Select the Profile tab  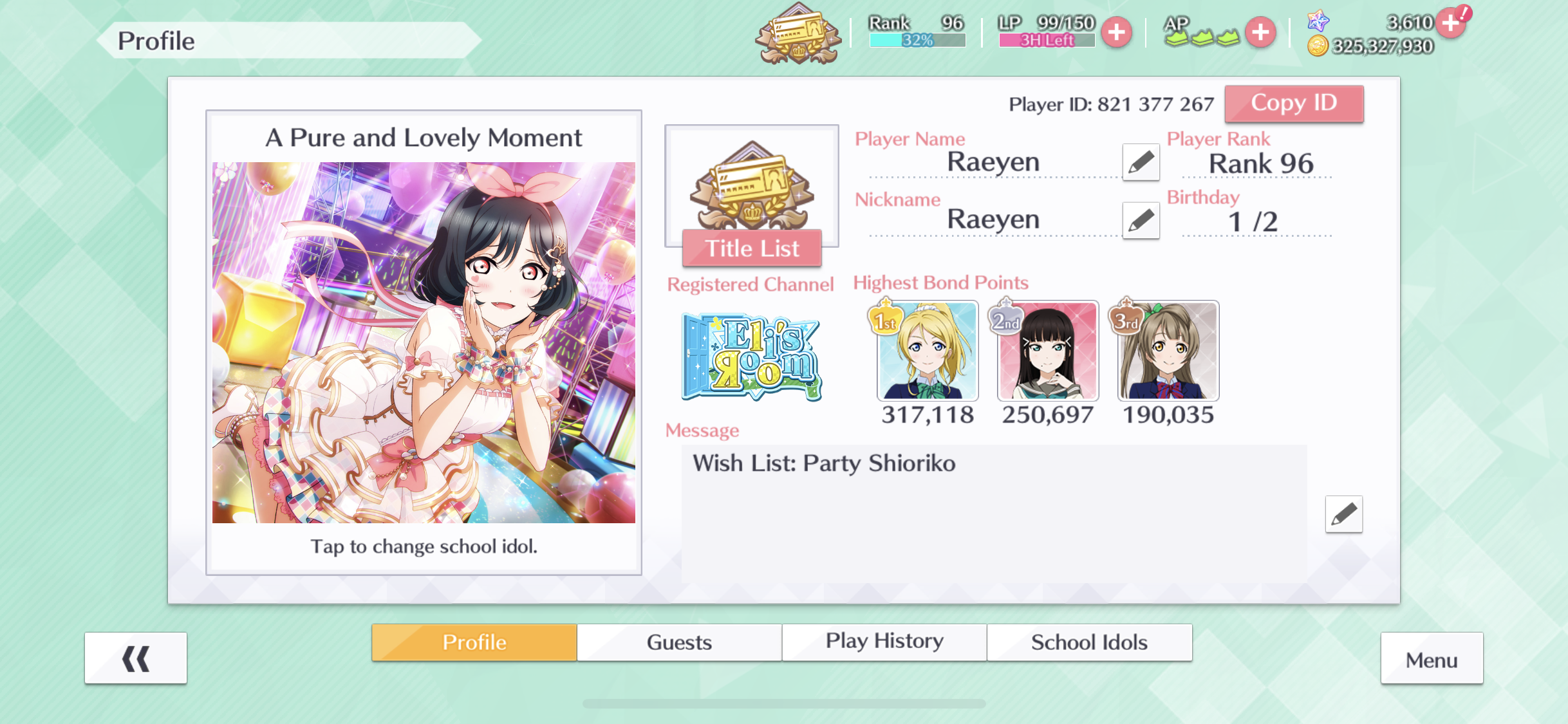click(x=474, y=642)
